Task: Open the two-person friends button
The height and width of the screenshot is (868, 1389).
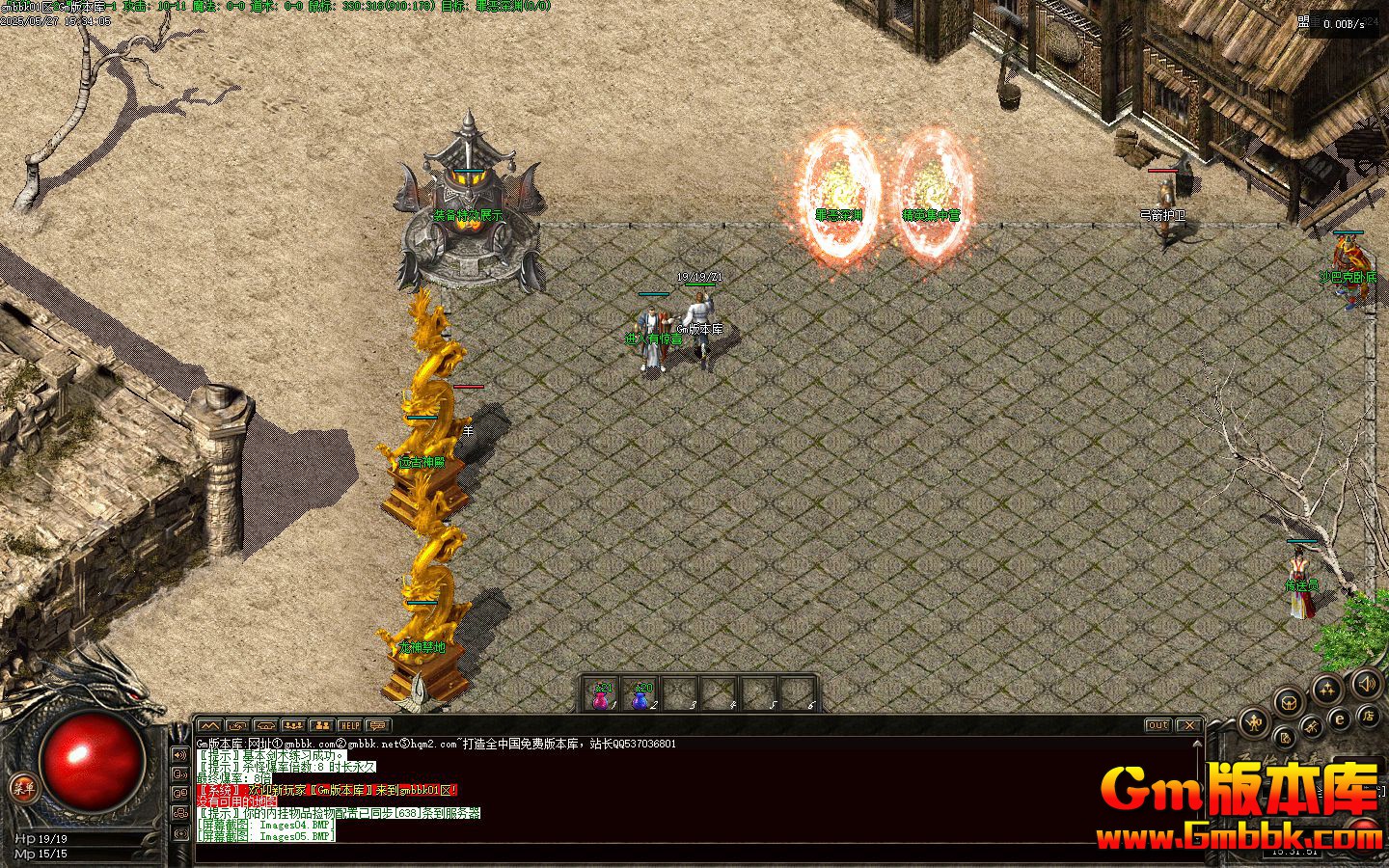Action: [322, 725]
